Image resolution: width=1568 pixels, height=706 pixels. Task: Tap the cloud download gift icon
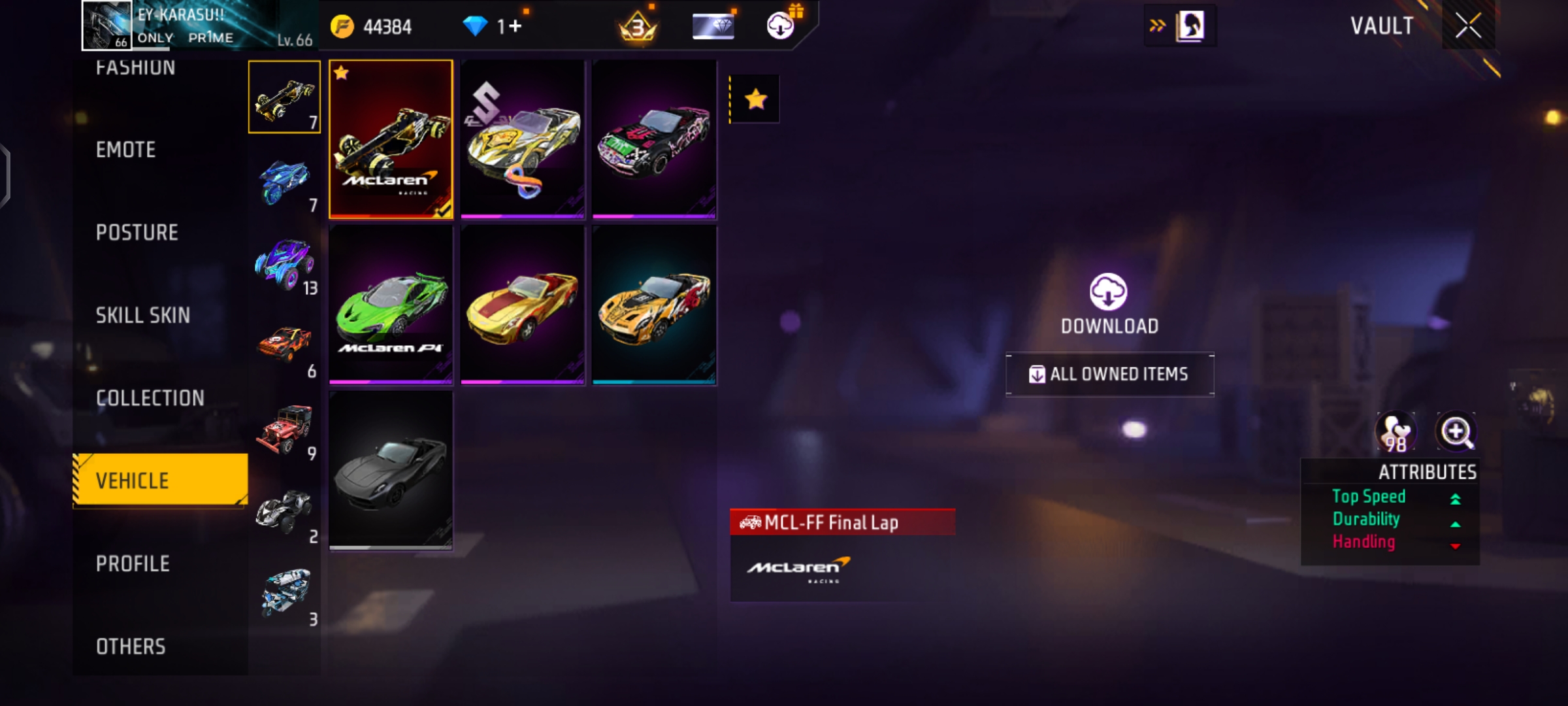(779, 25)
